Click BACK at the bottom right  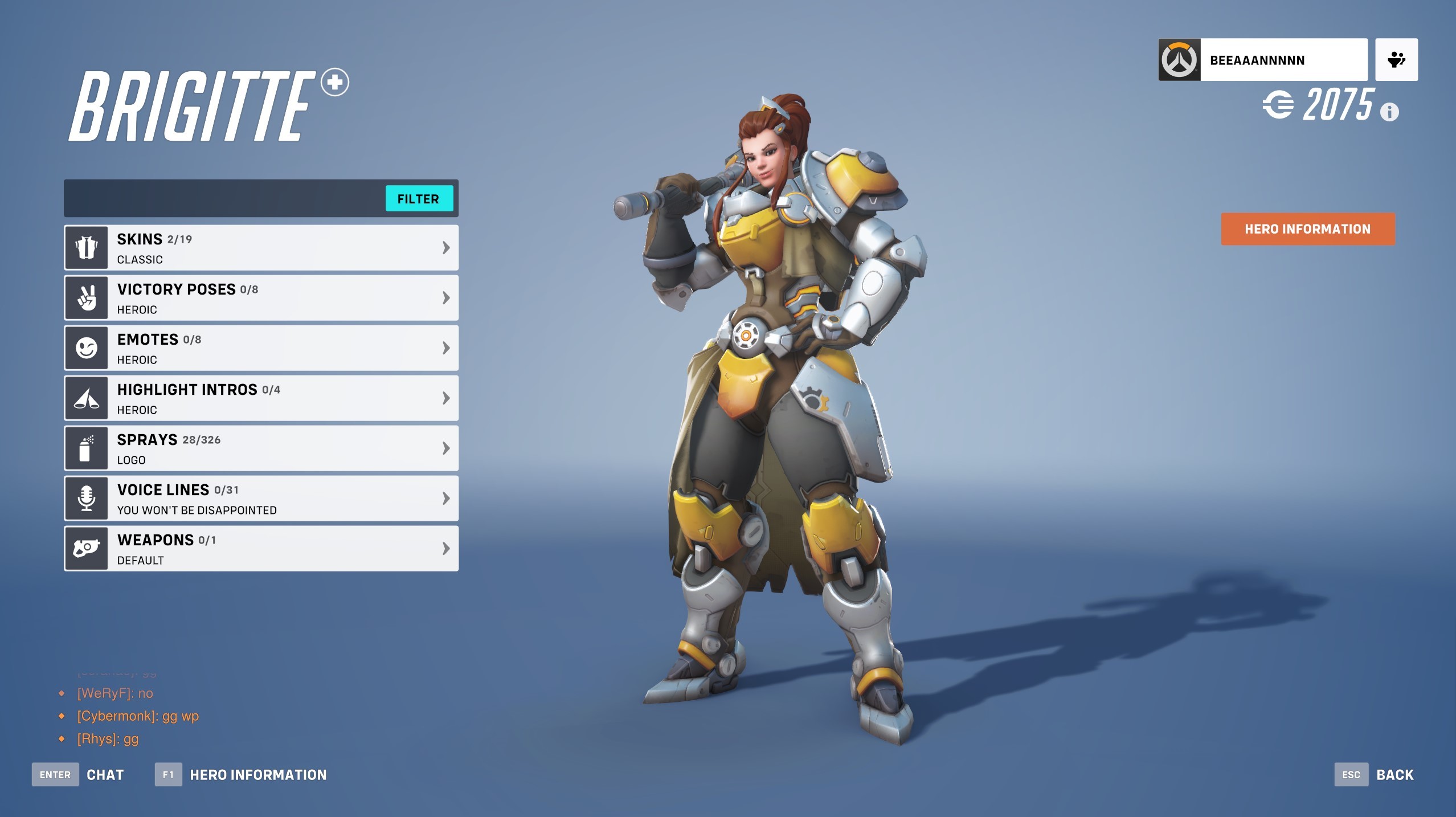point(1395,774)
